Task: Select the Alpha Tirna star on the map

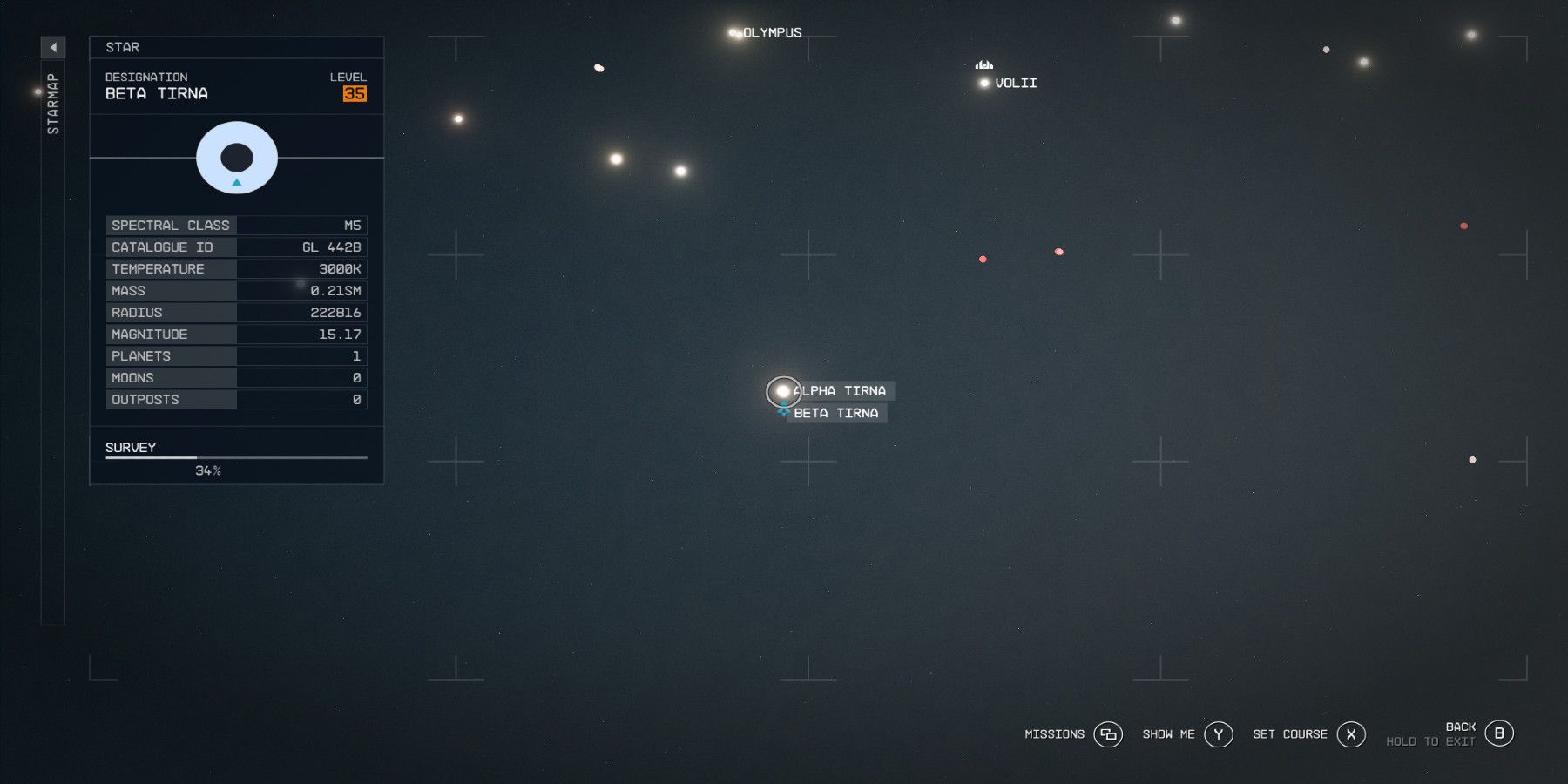Action: [781, 392]
